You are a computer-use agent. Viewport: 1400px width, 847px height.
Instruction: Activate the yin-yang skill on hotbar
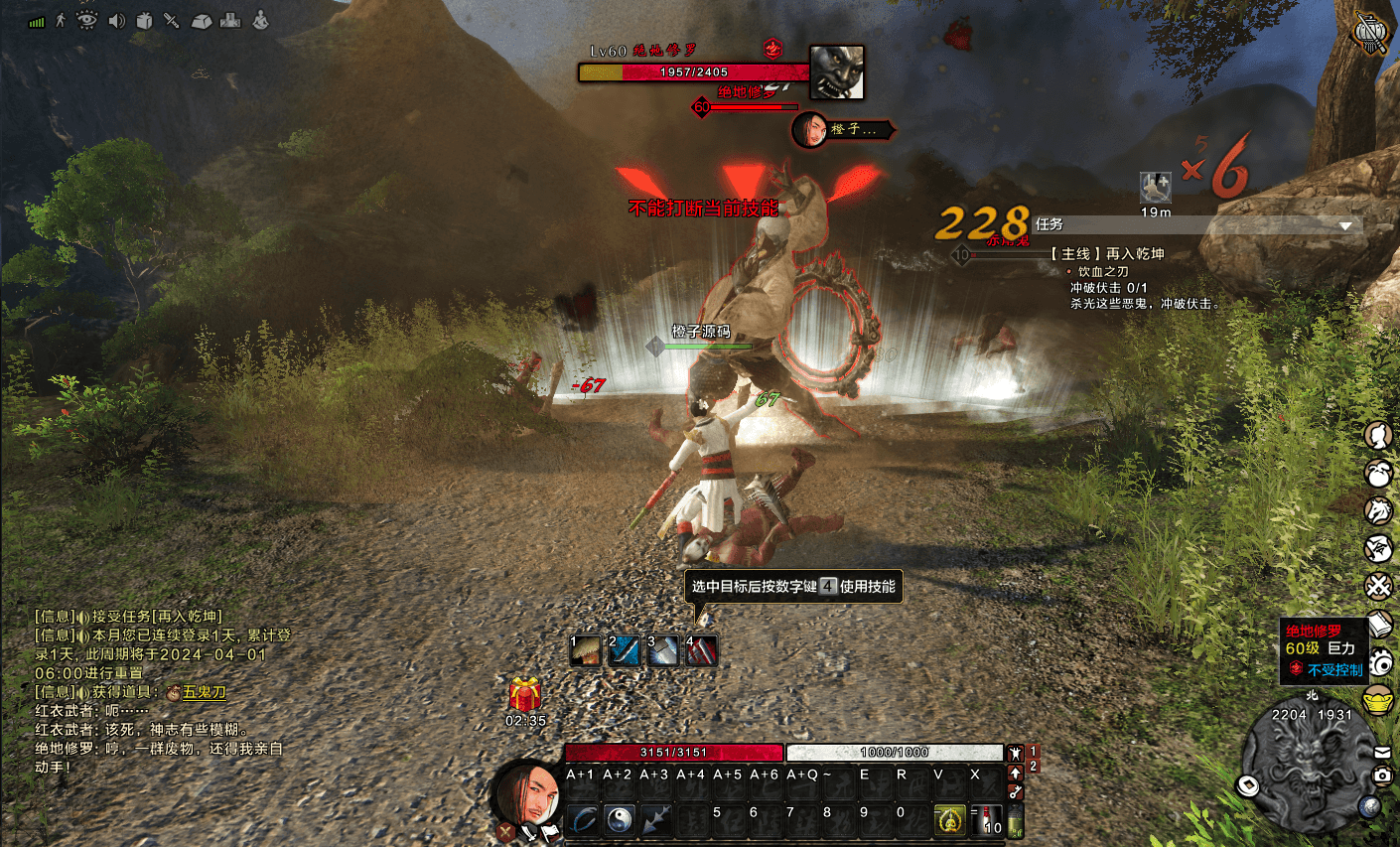pyautogui.click(x=620, y=819)
